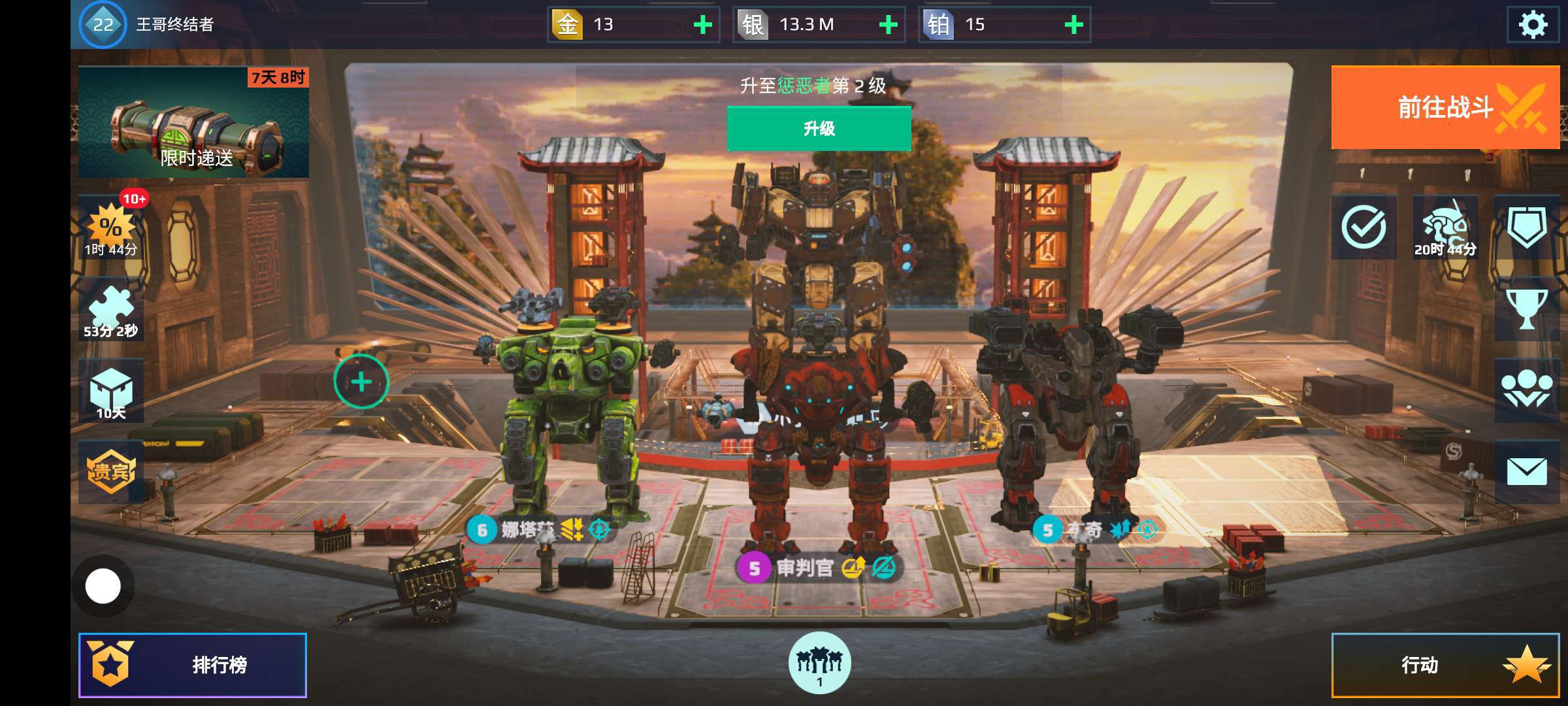Start battle with the orange 前往战斗 button
This screenshot has height=706, width=1568.
coord(1445,107)
